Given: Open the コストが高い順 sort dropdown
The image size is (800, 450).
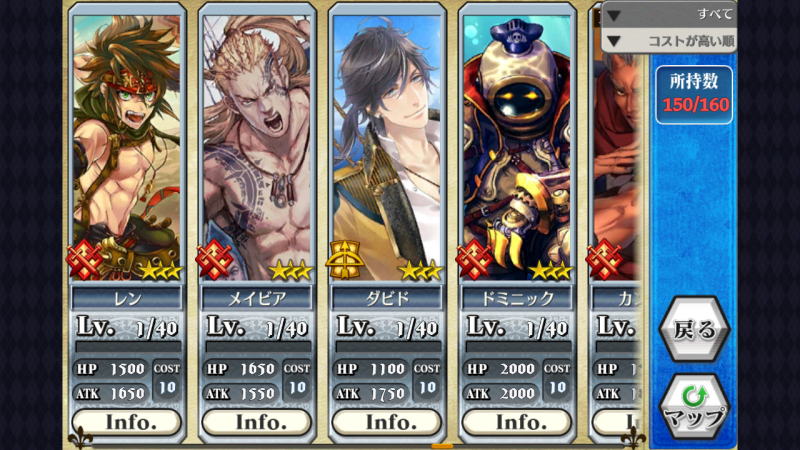Looking at the screenshot, I should coord(670,41).
